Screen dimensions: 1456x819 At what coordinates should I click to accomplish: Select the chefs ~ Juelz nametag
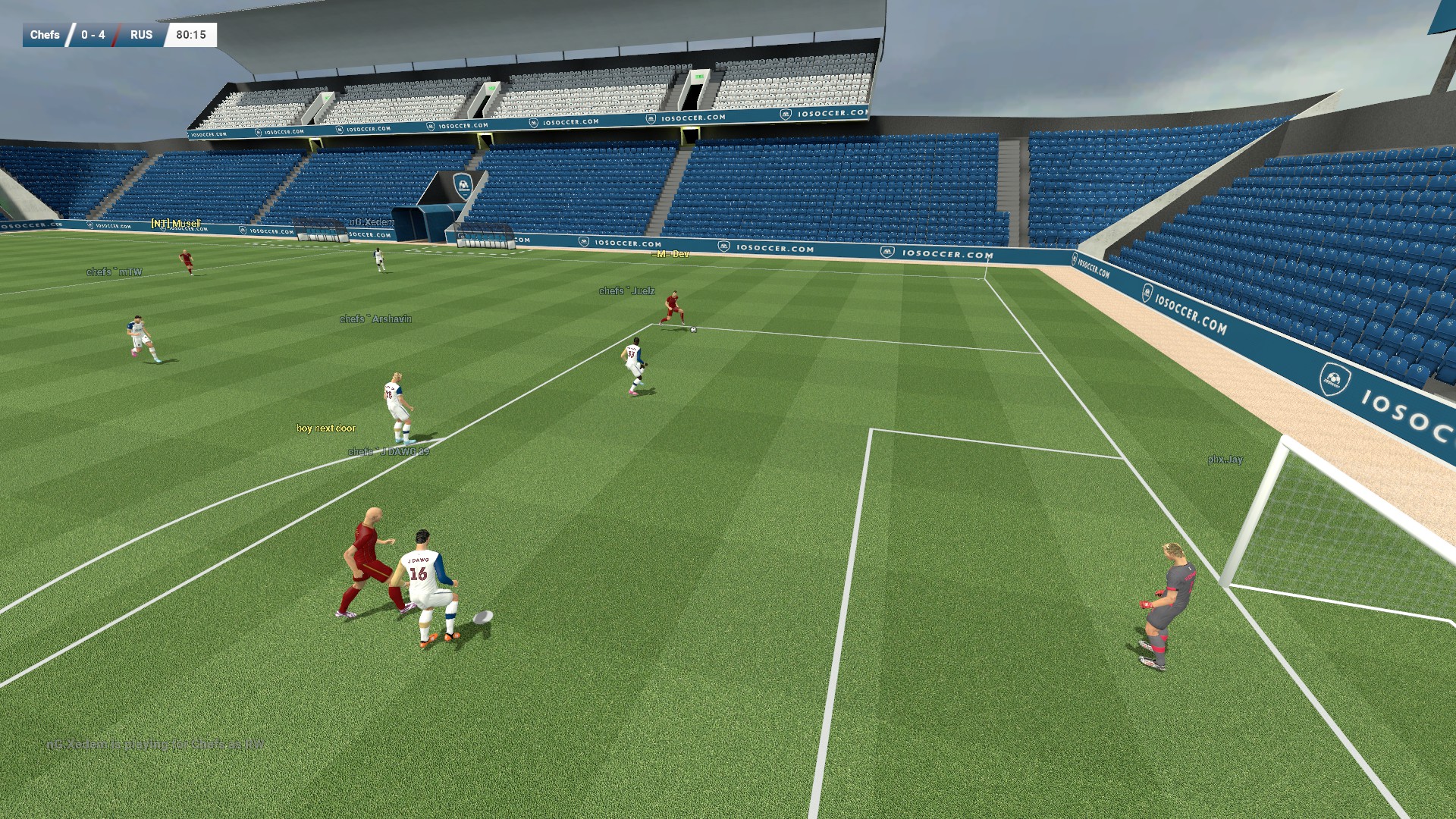[625, 290]
